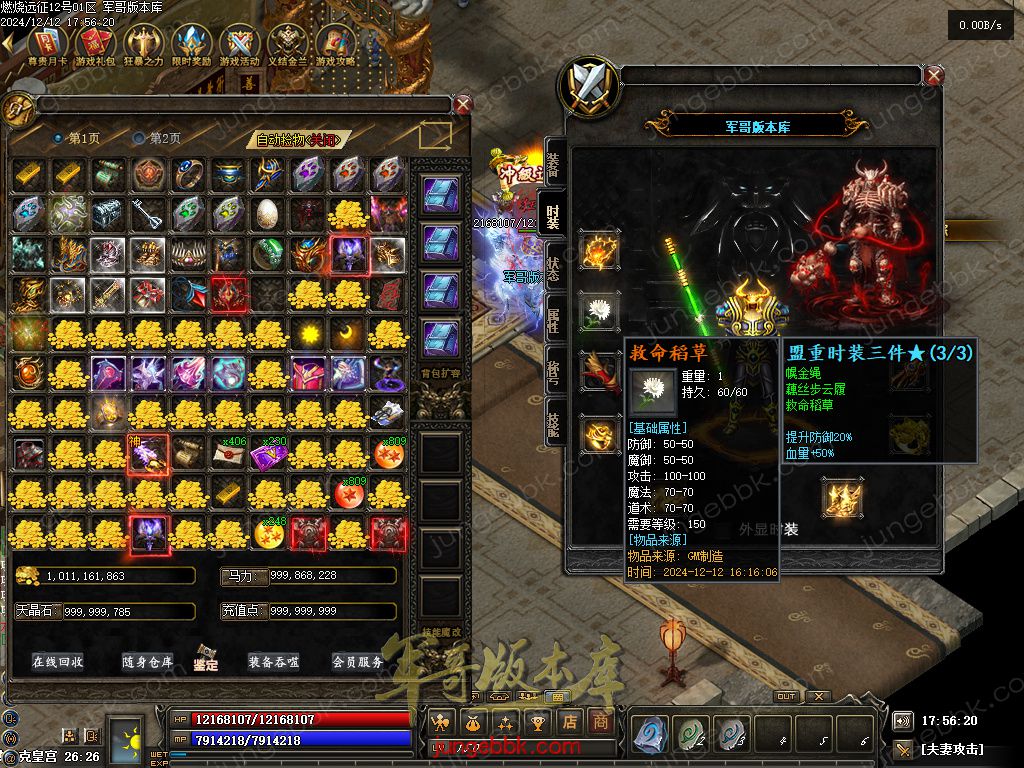The image size is (1024, 768).
Task: Click the 在线回收 online recycle button
Action: click(x=58, y=662)
